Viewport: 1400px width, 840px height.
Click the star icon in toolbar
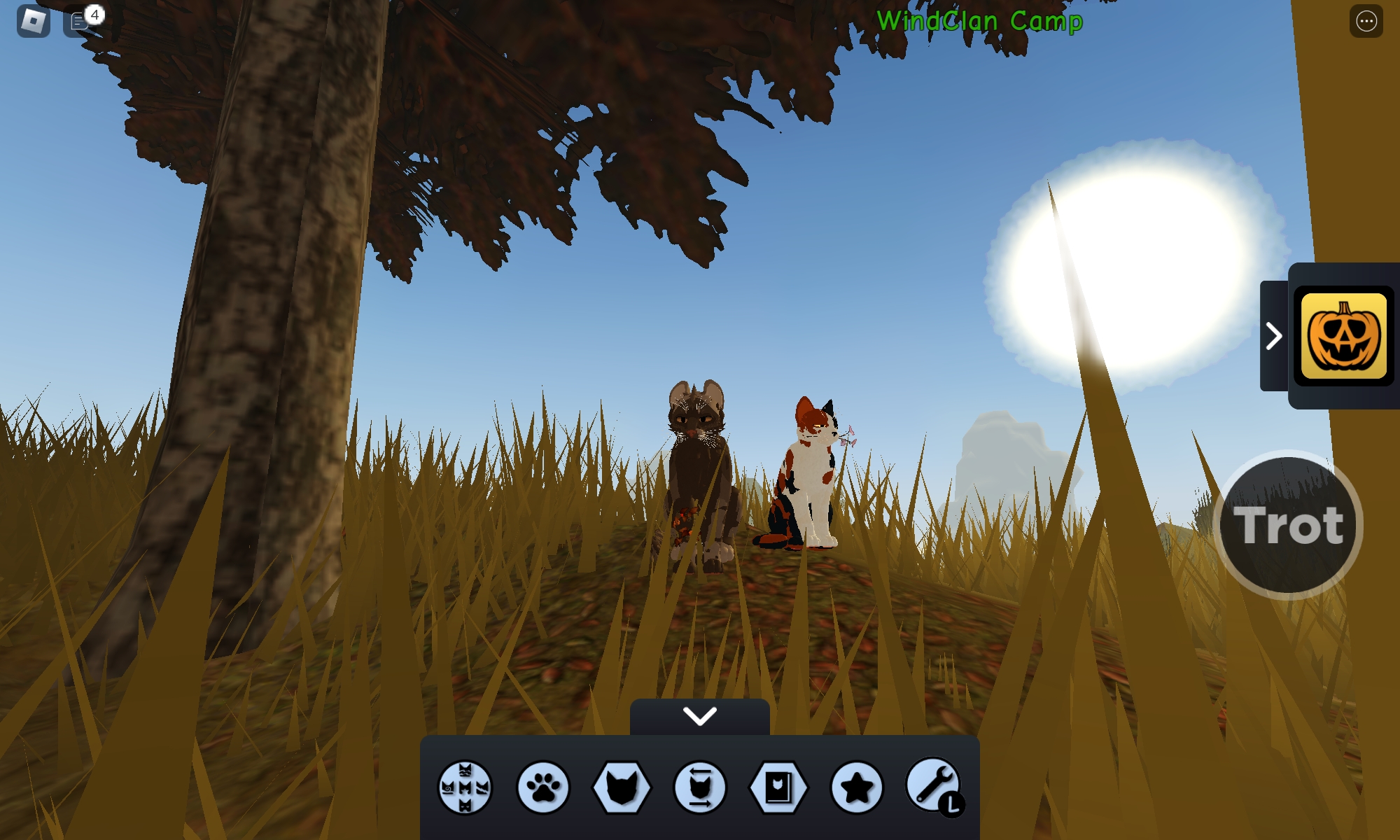857,787
